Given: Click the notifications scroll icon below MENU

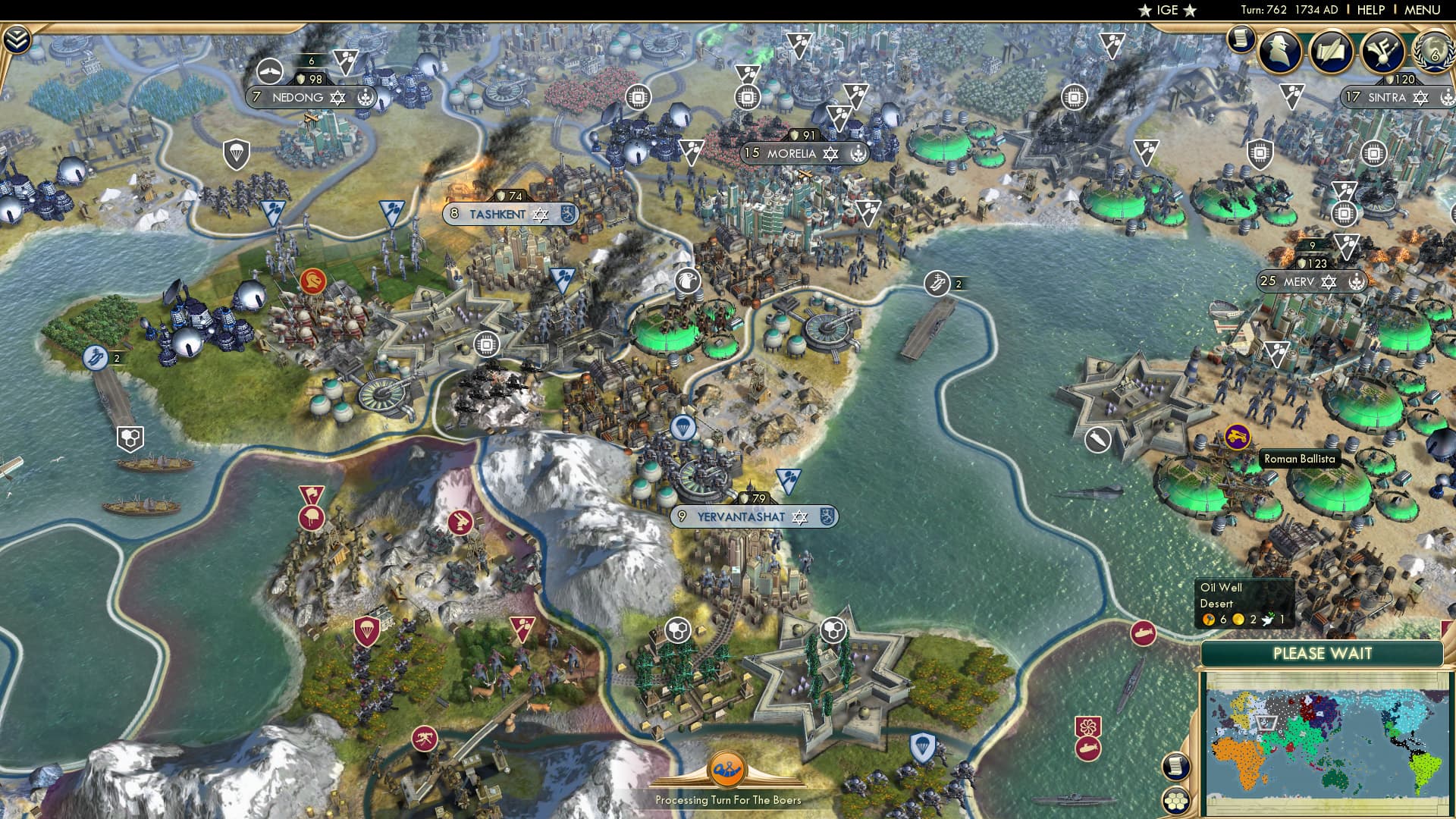Looking at the screenshot, I should pyautogui.click(x=1241, y=38).
